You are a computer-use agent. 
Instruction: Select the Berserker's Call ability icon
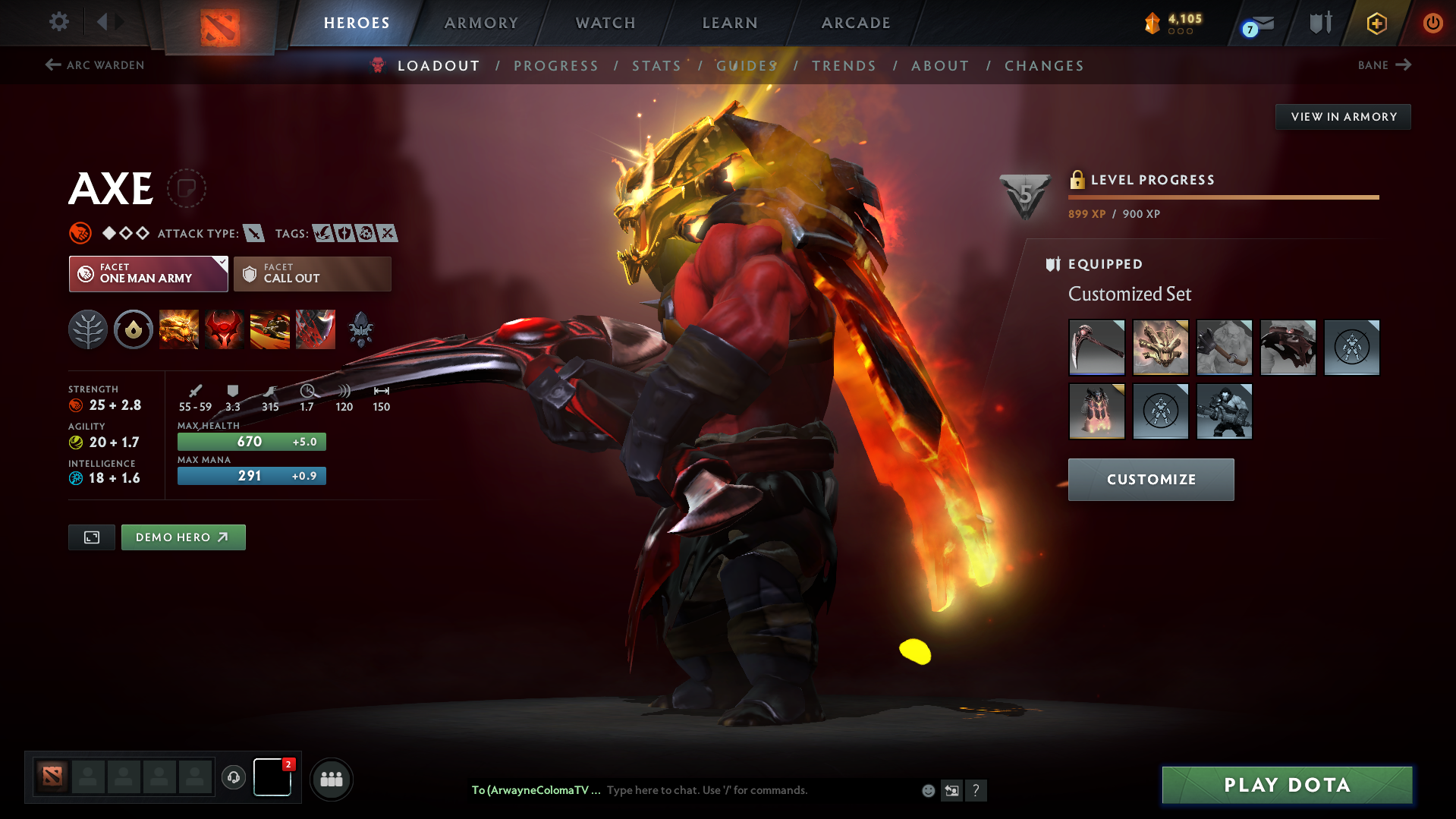(179, 329)
